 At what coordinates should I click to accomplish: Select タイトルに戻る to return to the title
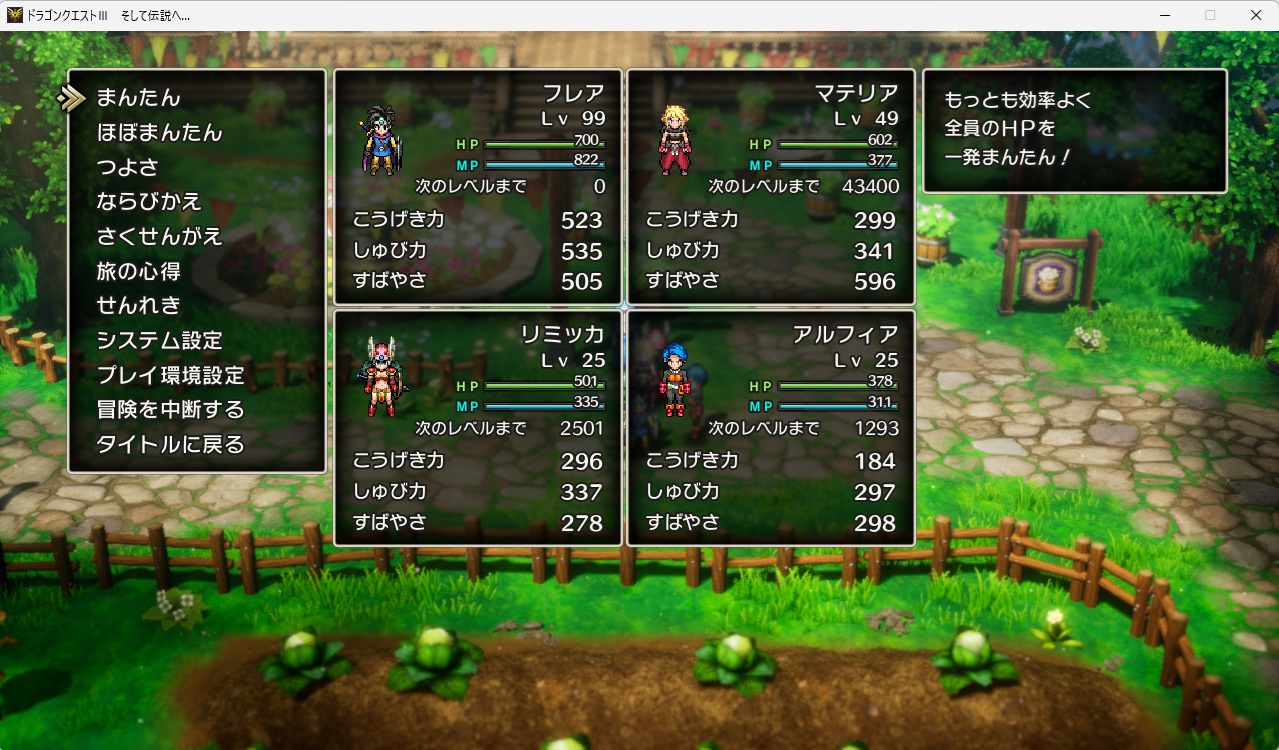[170, 445]
